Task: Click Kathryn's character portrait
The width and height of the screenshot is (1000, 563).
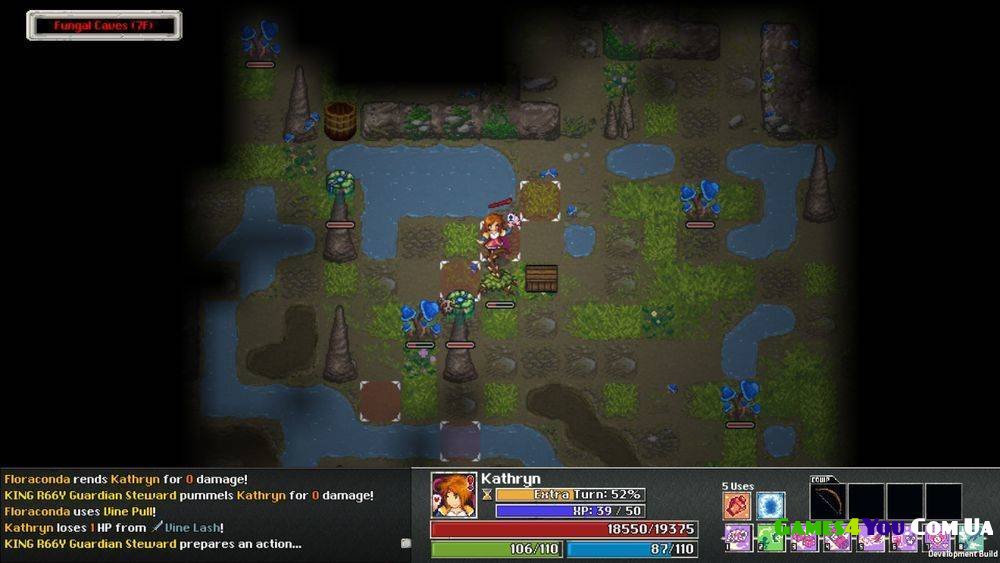Action: (454, 494)
